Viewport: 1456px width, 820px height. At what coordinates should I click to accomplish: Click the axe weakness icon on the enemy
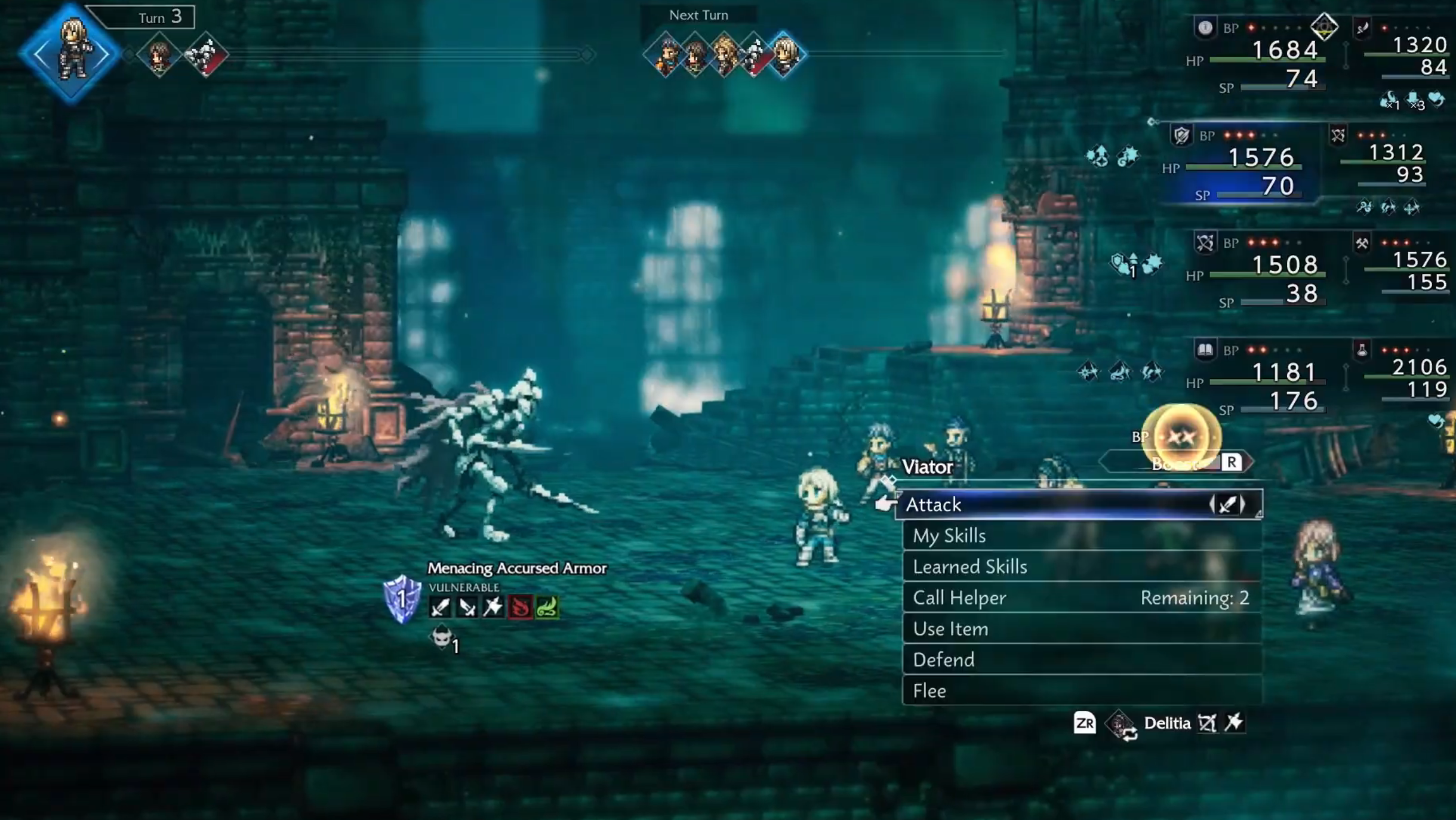point(494,609)
